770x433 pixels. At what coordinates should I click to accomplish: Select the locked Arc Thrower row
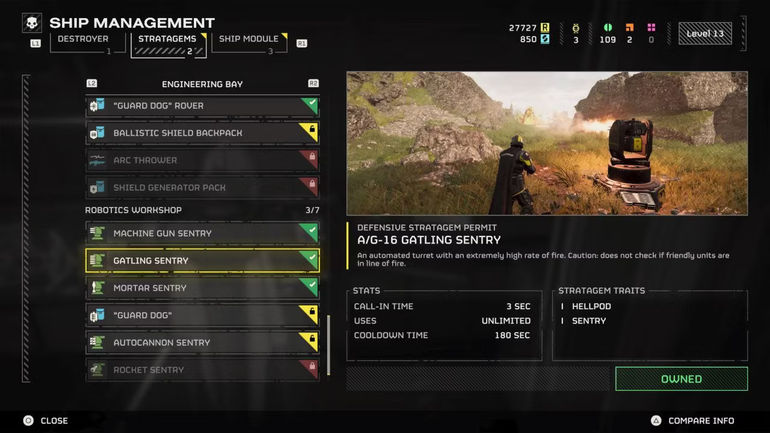(x=202, y=160)
